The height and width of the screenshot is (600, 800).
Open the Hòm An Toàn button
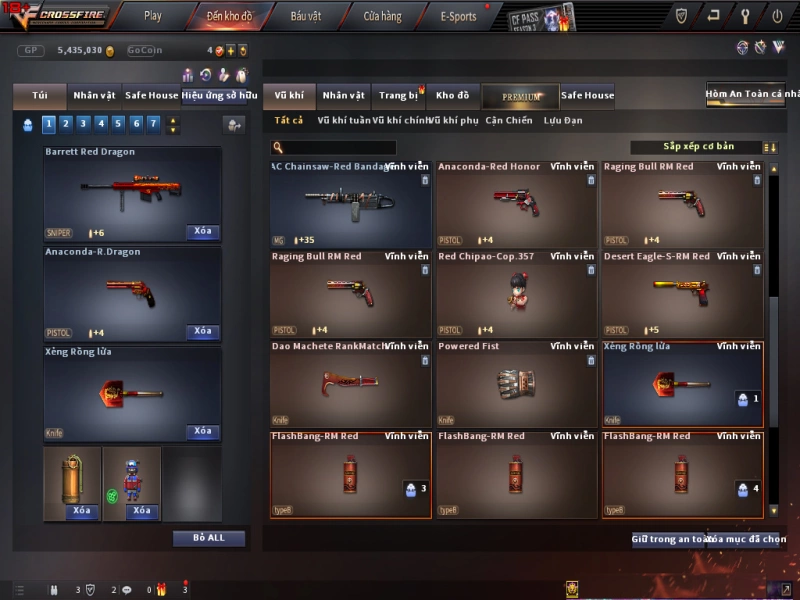753,95
